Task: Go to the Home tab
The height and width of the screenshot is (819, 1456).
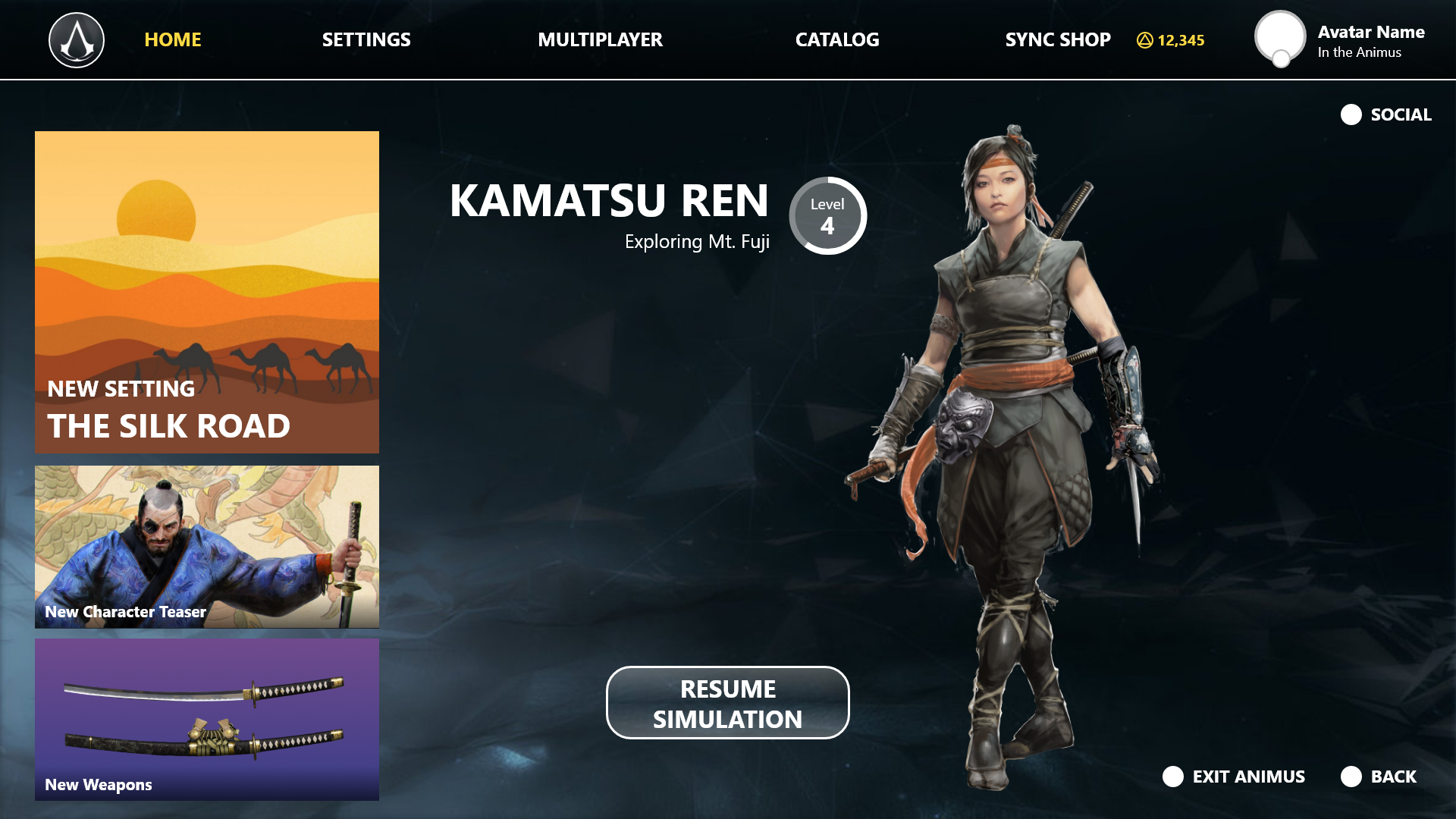Action: coord(173,40)
